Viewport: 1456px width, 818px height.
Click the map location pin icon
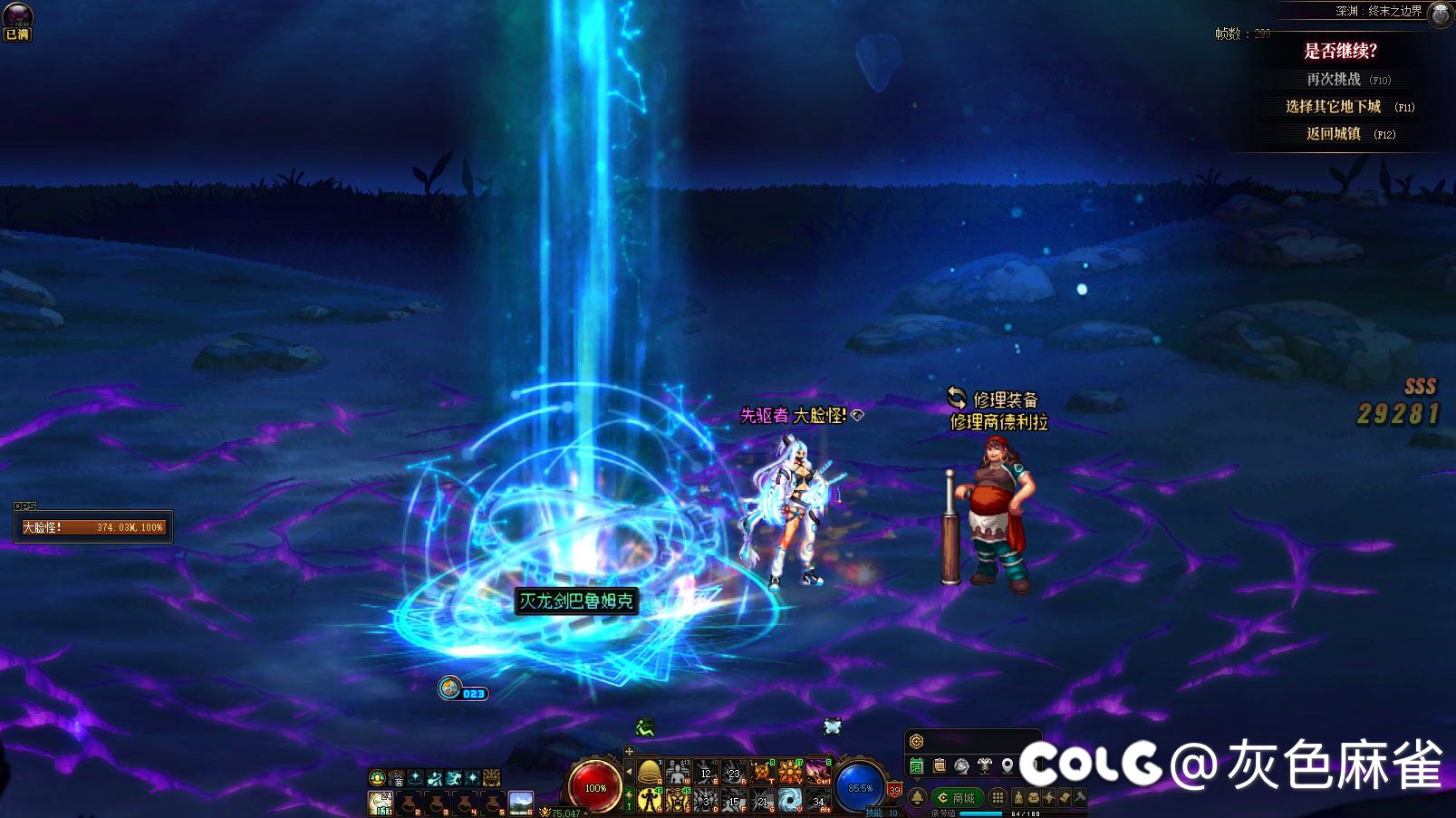[x=1008, y=766]
